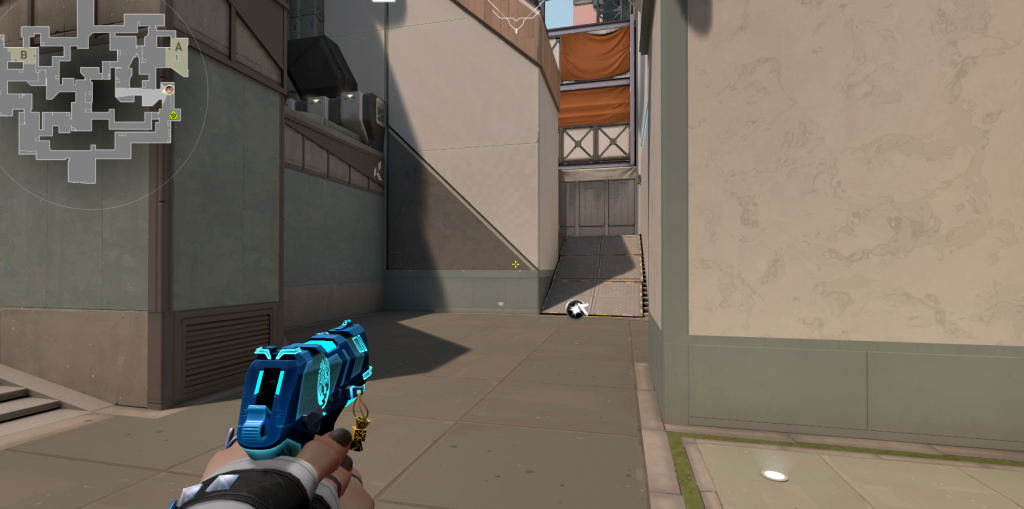The width and height of the screenshot is (1024, 509).
Task: Click the yellow hazard marker on the minimap
Action: [174, 116]
